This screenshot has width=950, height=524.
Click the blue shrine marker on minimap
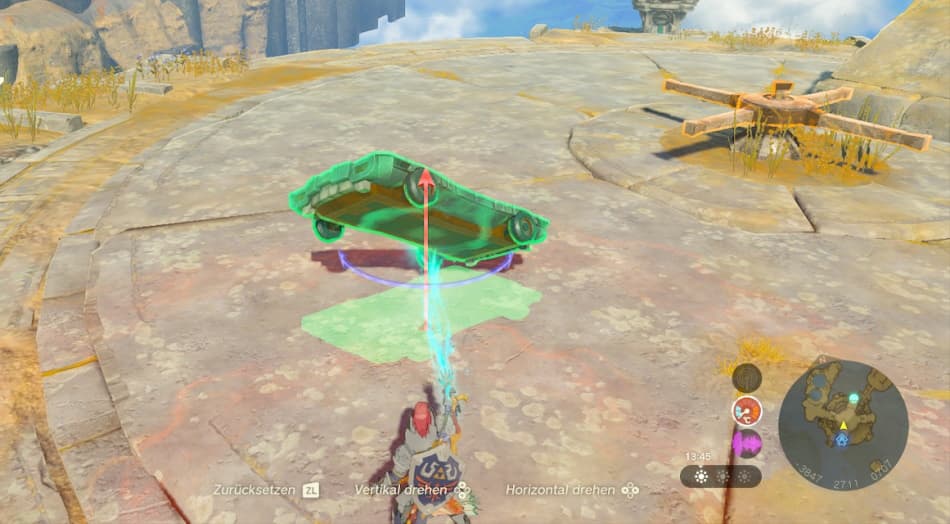click(x=844, y=441)
